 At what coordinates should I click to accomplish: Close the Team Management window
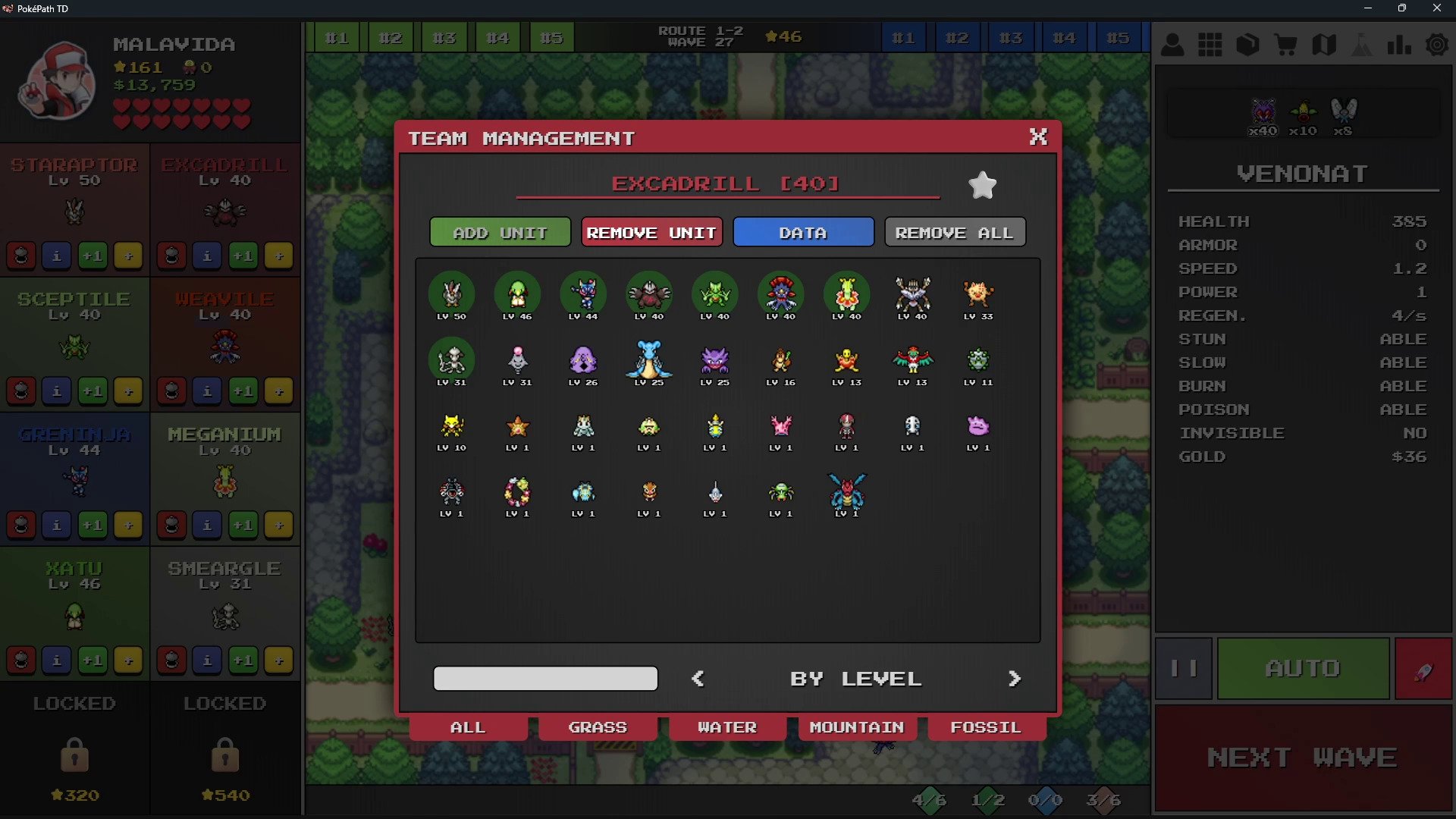point(1037,136)
